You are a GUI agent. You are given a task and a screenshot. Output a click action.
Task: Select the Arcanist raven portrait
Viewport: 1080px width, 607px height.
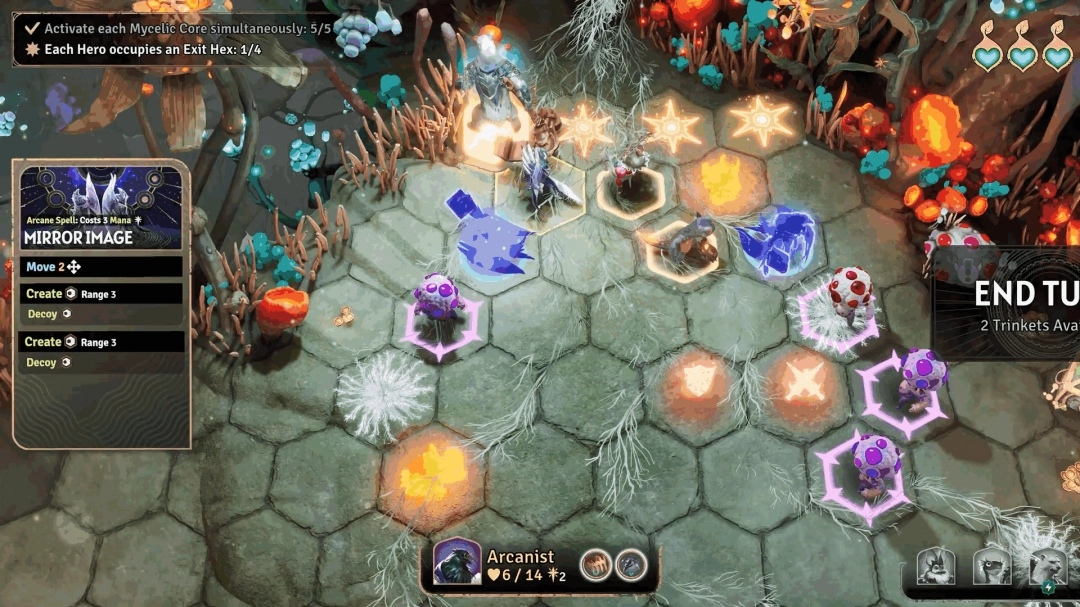(458, 562)
